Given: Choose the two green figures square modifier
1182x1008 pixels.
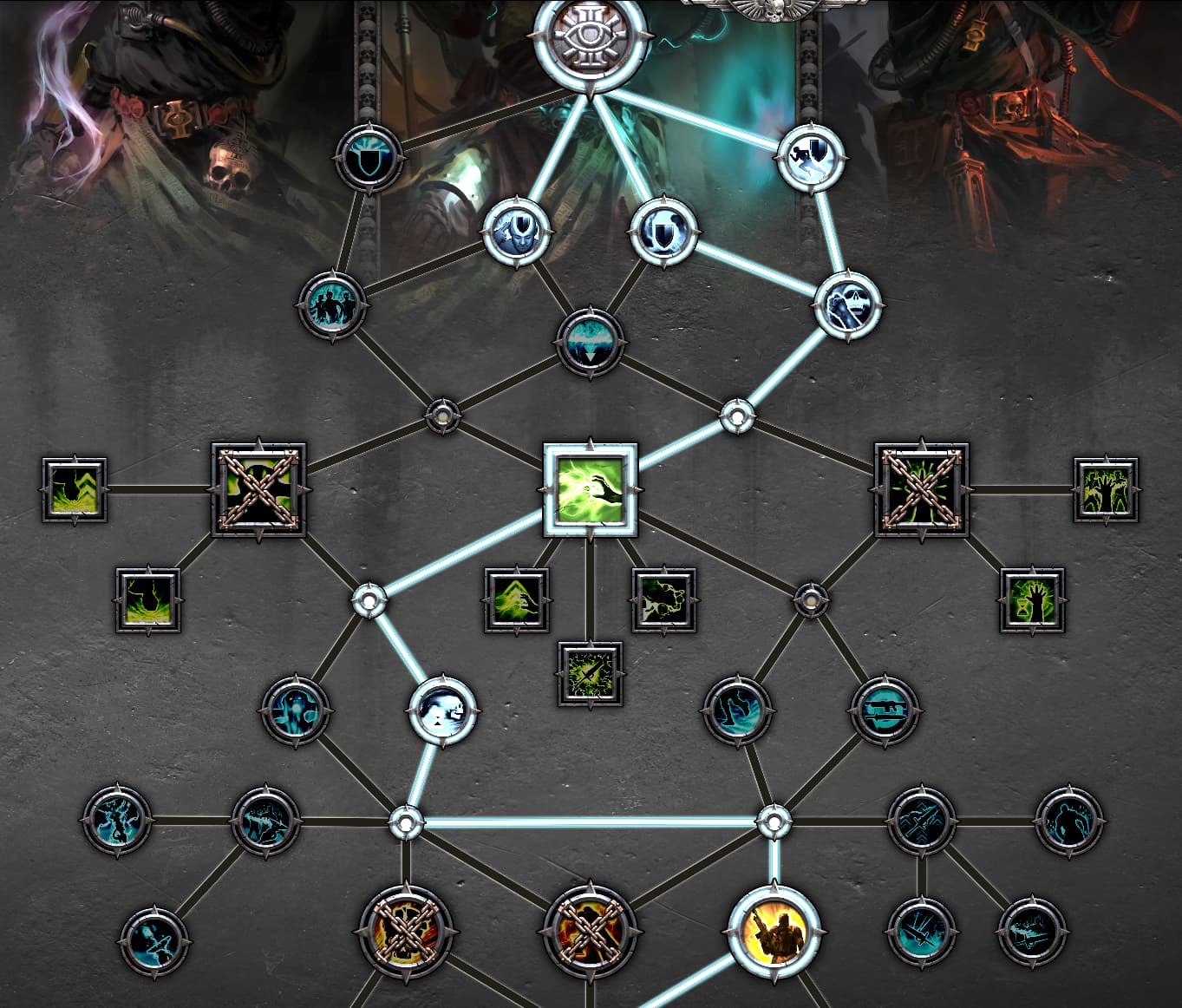Looking at the screenshot, I should [1106, 490].
